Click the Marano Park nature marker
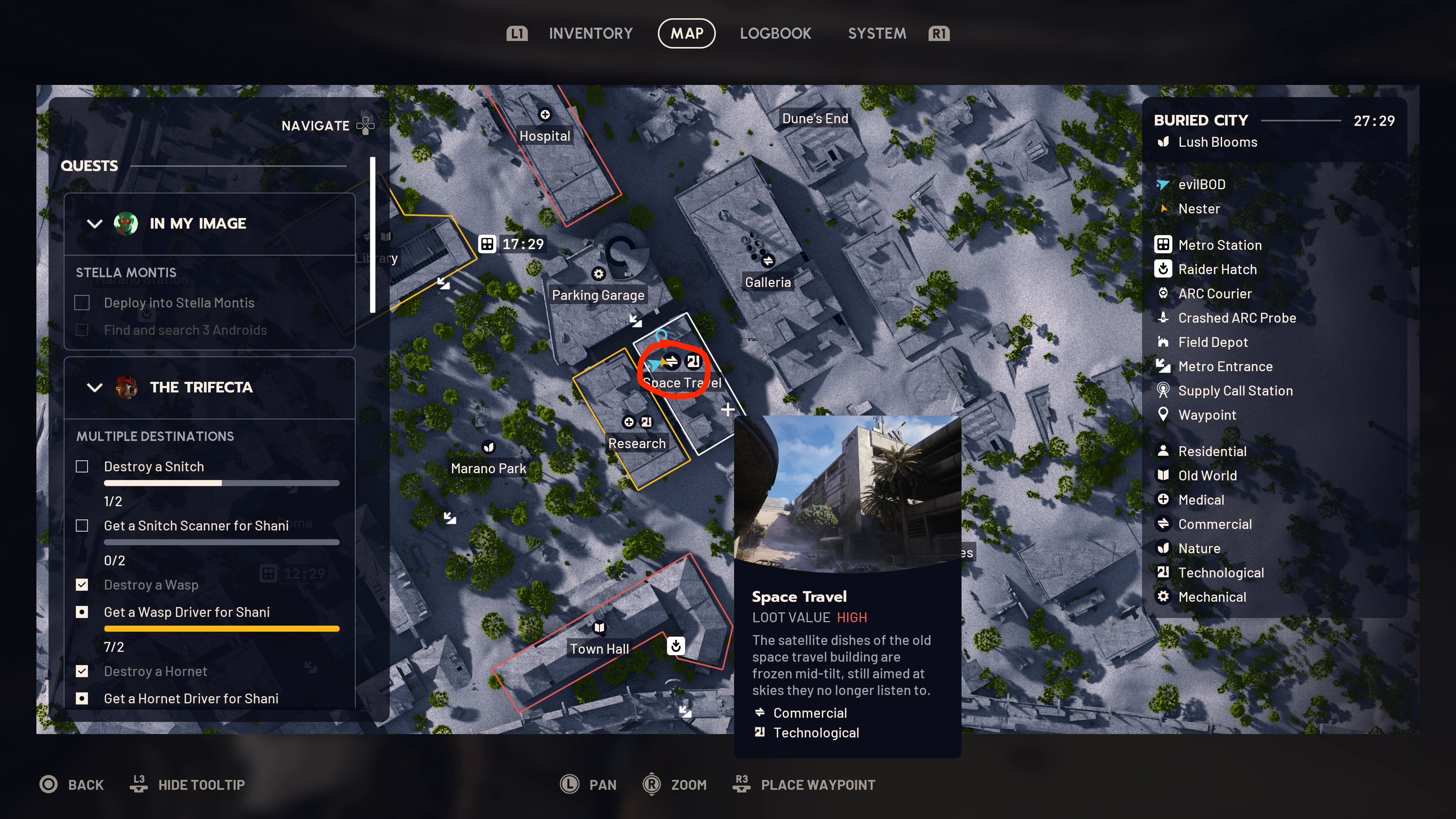The height and width of the screenshot is (819, 1456). [488, 448]
